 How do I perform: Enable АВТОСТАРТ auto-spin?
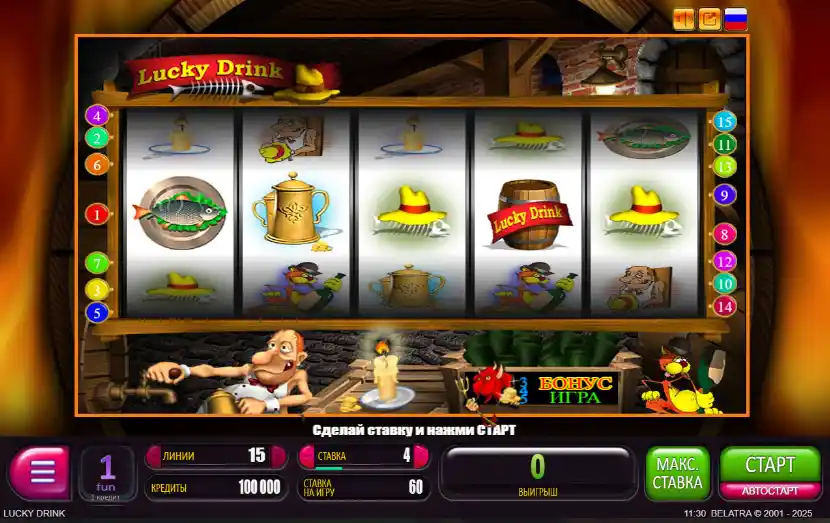tap(770, 491)
